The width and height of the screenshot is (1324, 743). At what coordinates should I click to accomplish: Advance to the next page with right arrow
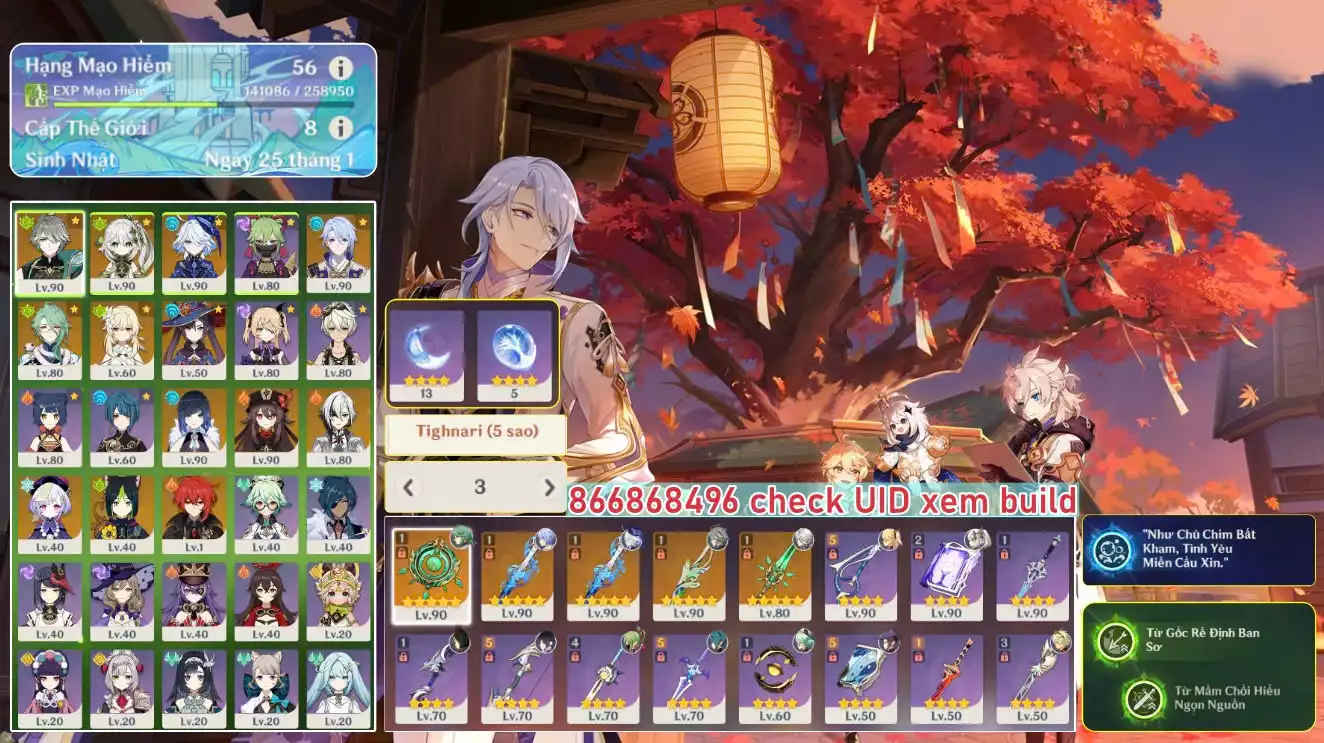pos(549,488)
